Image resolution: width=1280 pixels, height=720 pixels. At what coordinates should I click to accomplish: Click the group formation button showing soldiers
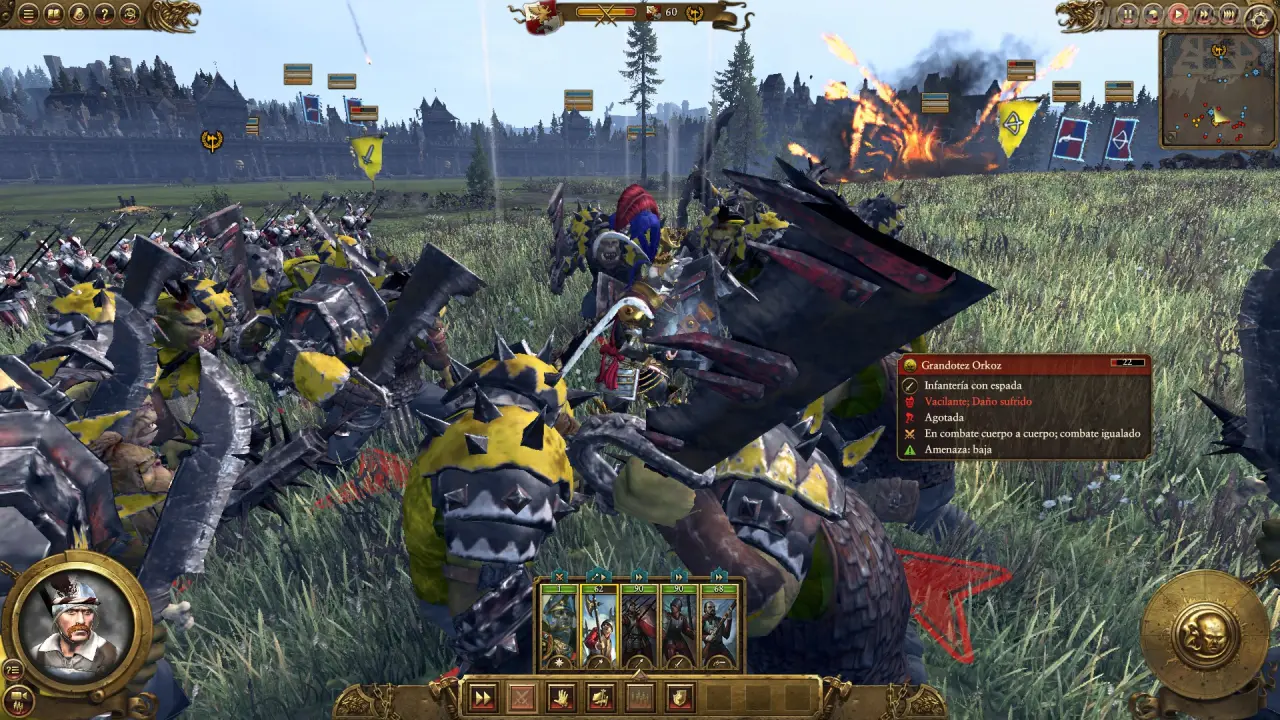640,697
